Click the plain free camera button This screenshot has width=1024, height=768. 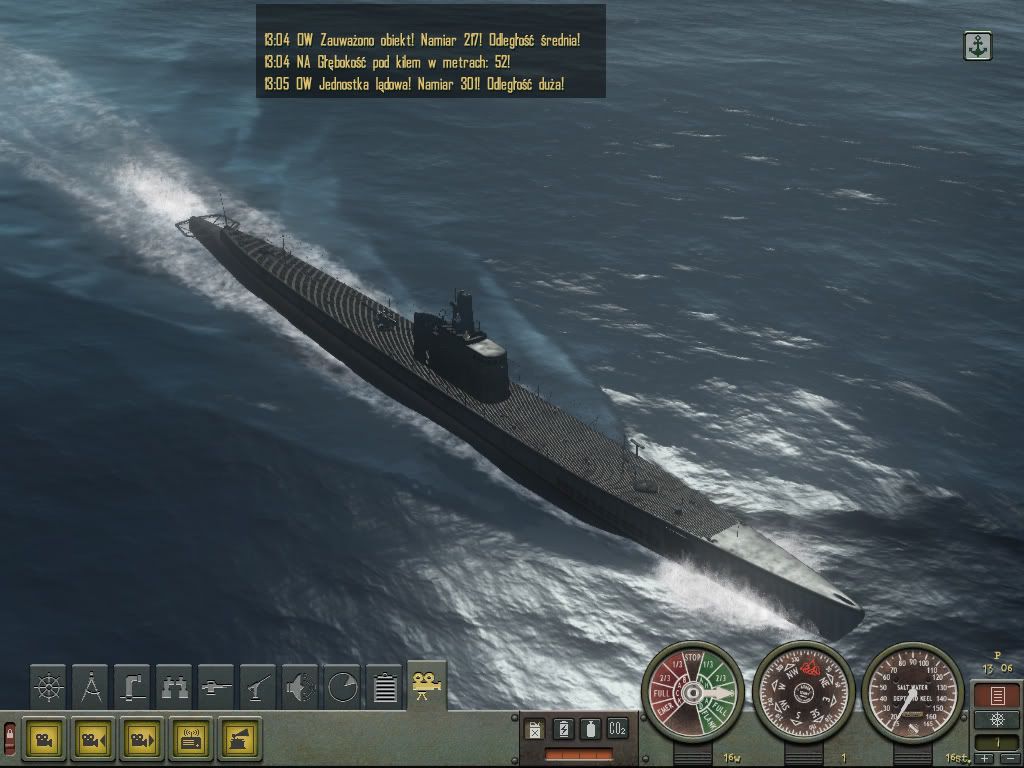pyautogui.click(x=44, y=739)
